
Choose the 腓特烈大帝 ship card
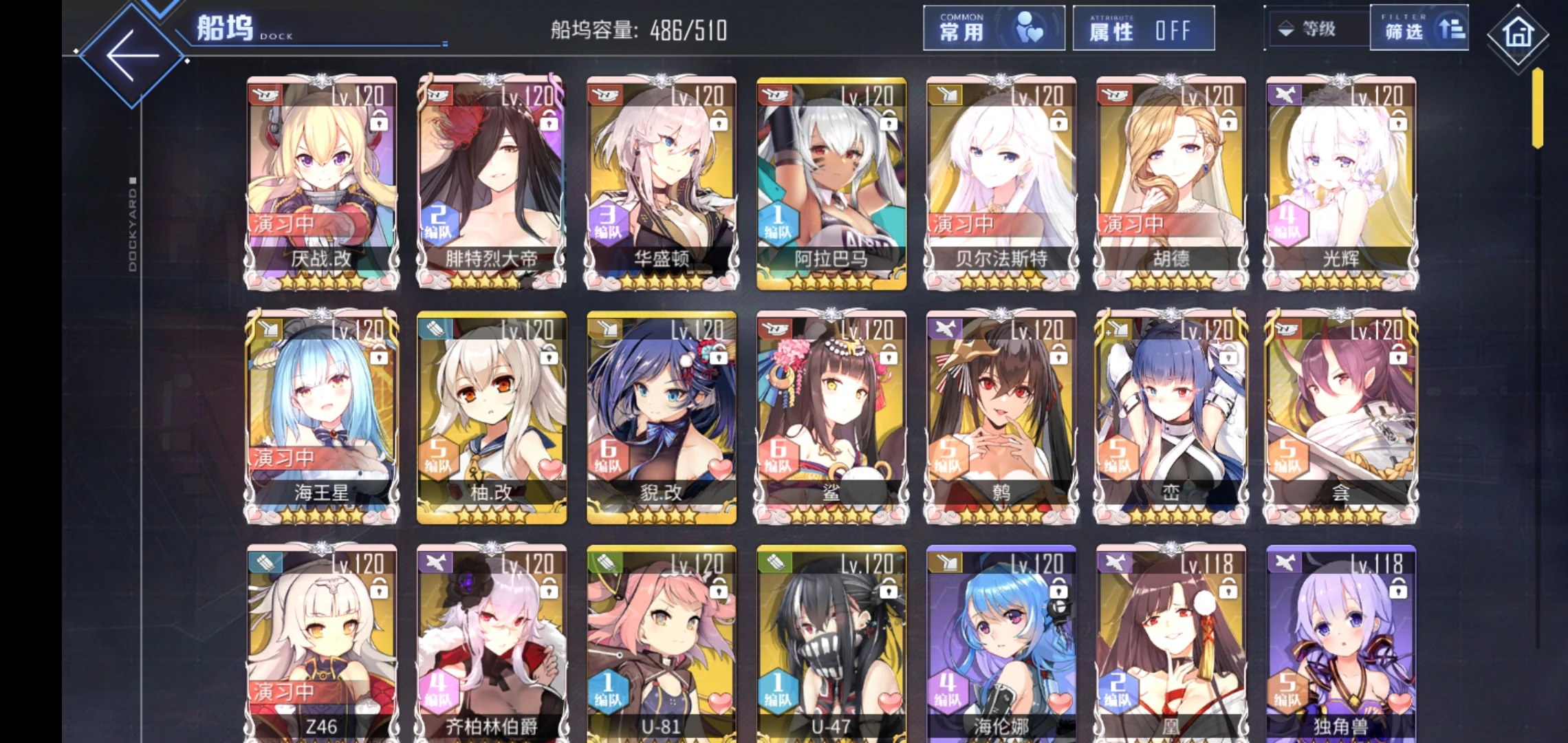point(491,182)
